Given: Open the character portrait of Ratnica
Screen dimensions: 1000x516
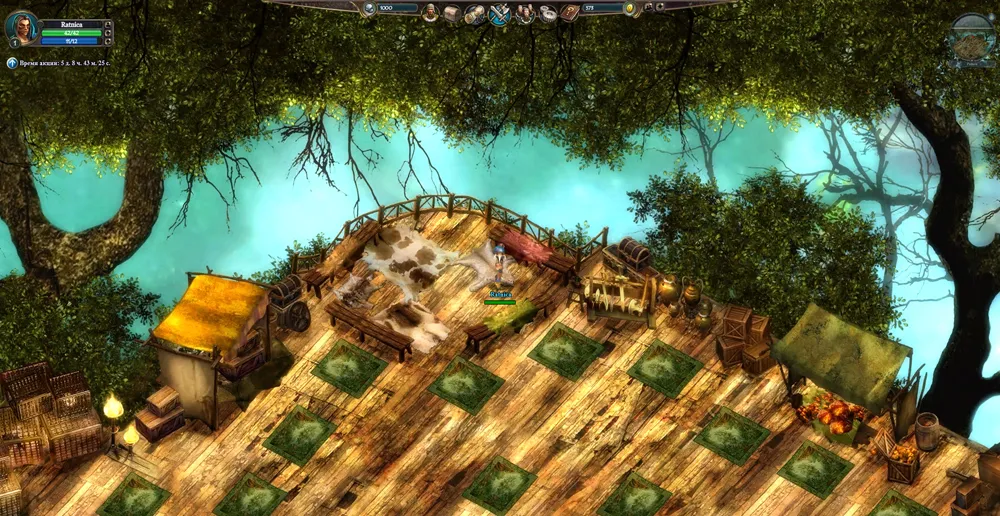Looking at the screenshot, I should coord(21,28).
